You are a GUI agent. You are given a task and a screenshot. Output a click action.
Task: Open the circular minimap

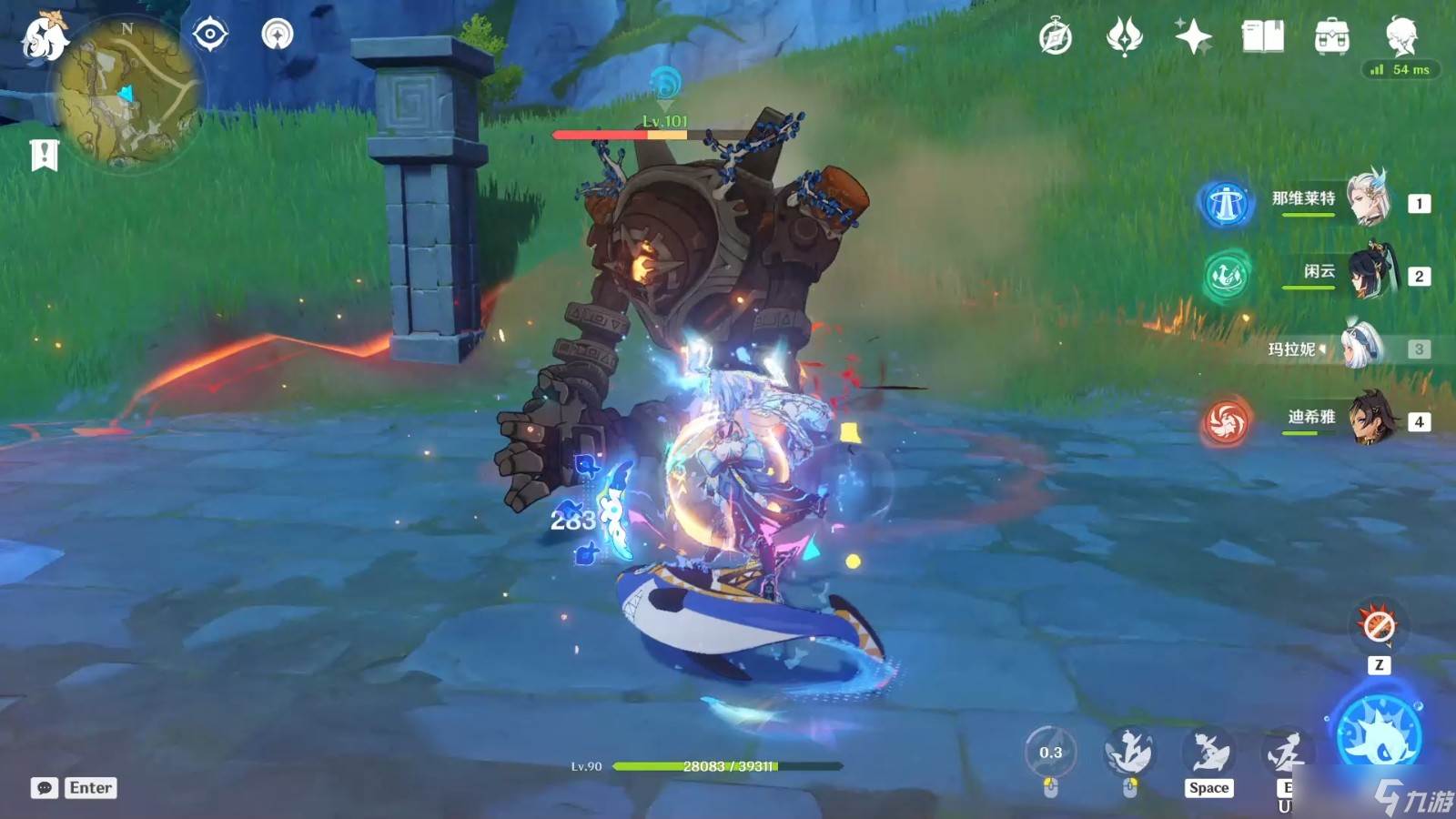coord(126,96)
